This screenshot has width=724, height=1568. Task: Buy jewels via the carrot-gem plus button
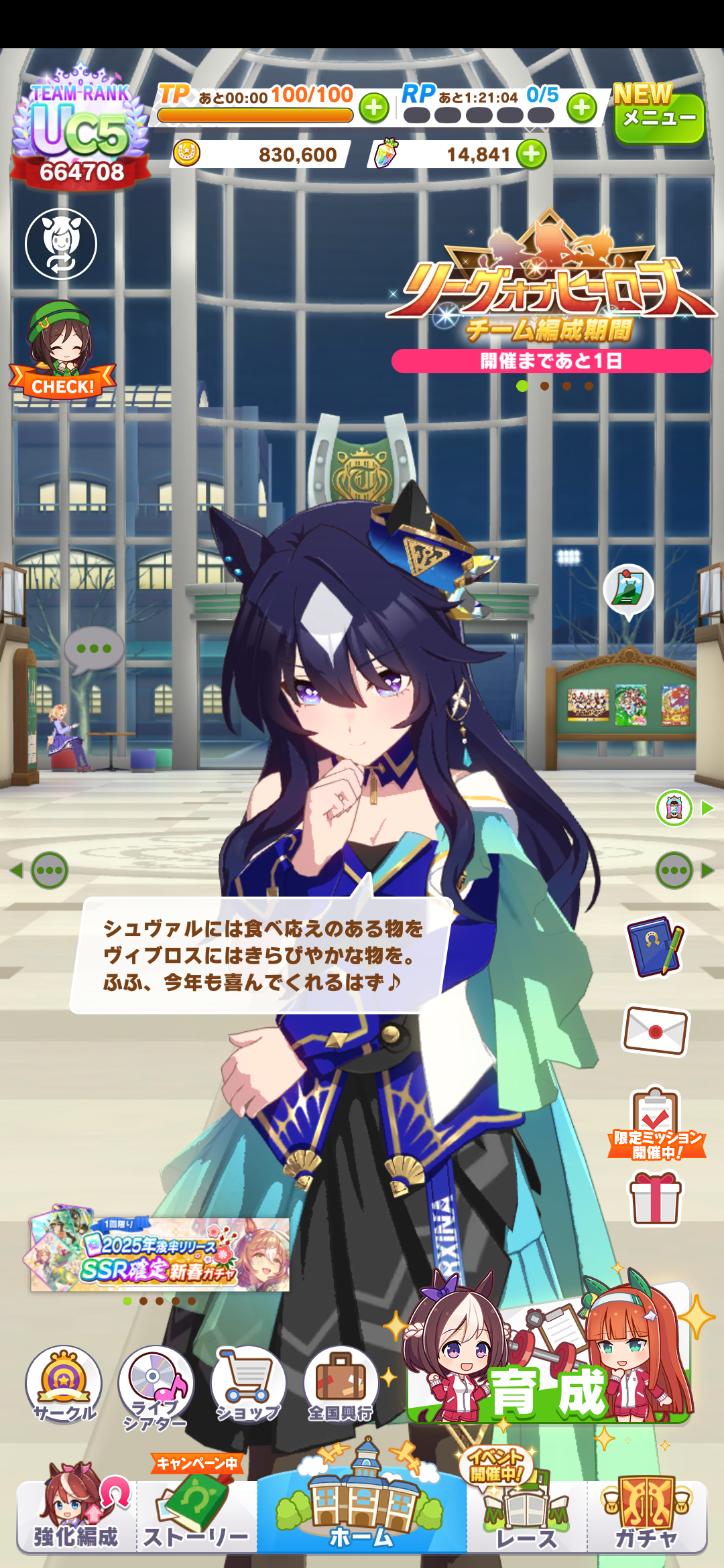click(x=532, y=154)
